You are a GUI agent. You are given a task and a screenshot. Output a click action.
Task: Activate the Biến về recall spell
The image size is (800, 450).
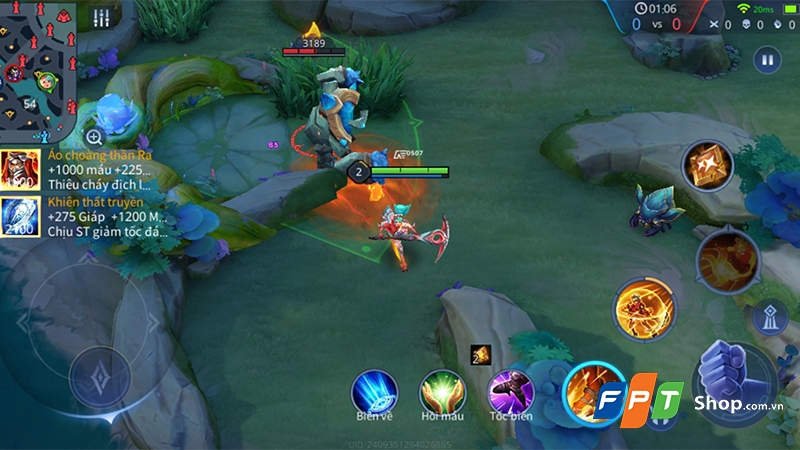click(374, 391)
